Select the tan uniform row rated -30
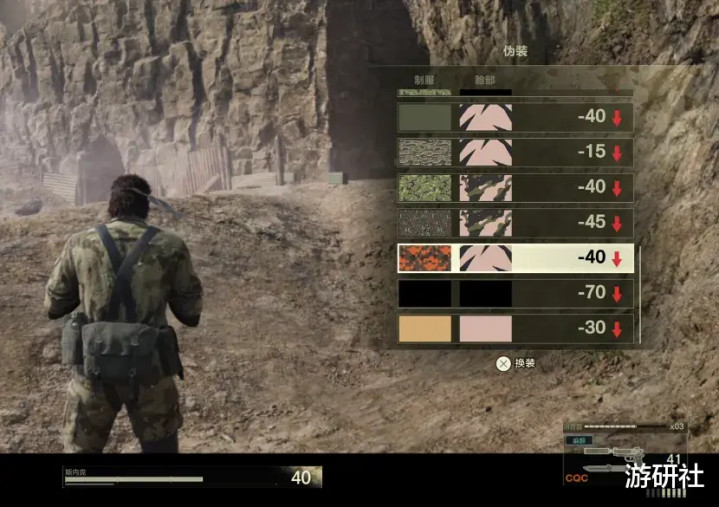Screen dimensions: 719x507 (514, 328)
